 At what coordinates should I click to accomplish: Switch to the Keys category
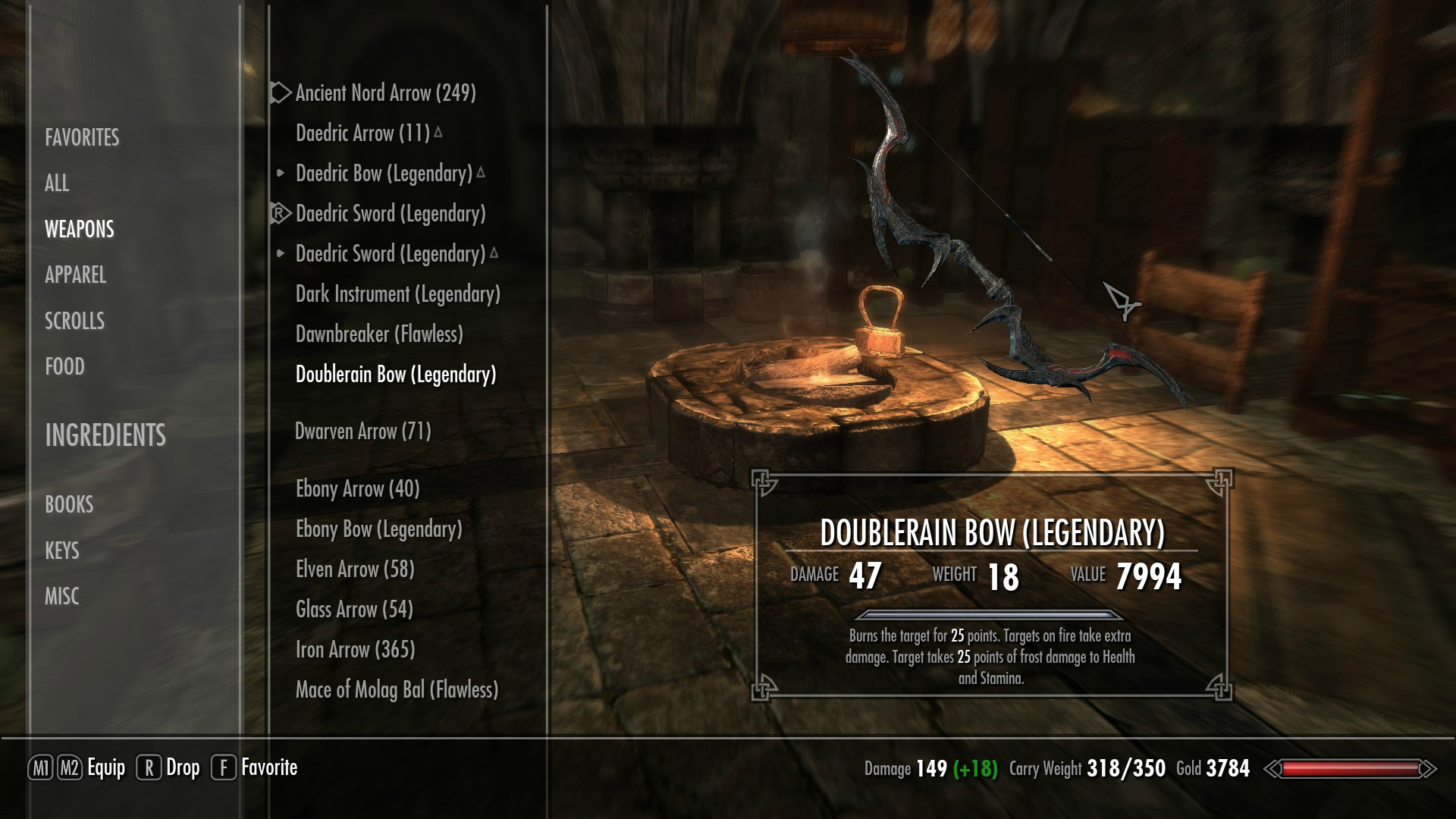[61, 551]
